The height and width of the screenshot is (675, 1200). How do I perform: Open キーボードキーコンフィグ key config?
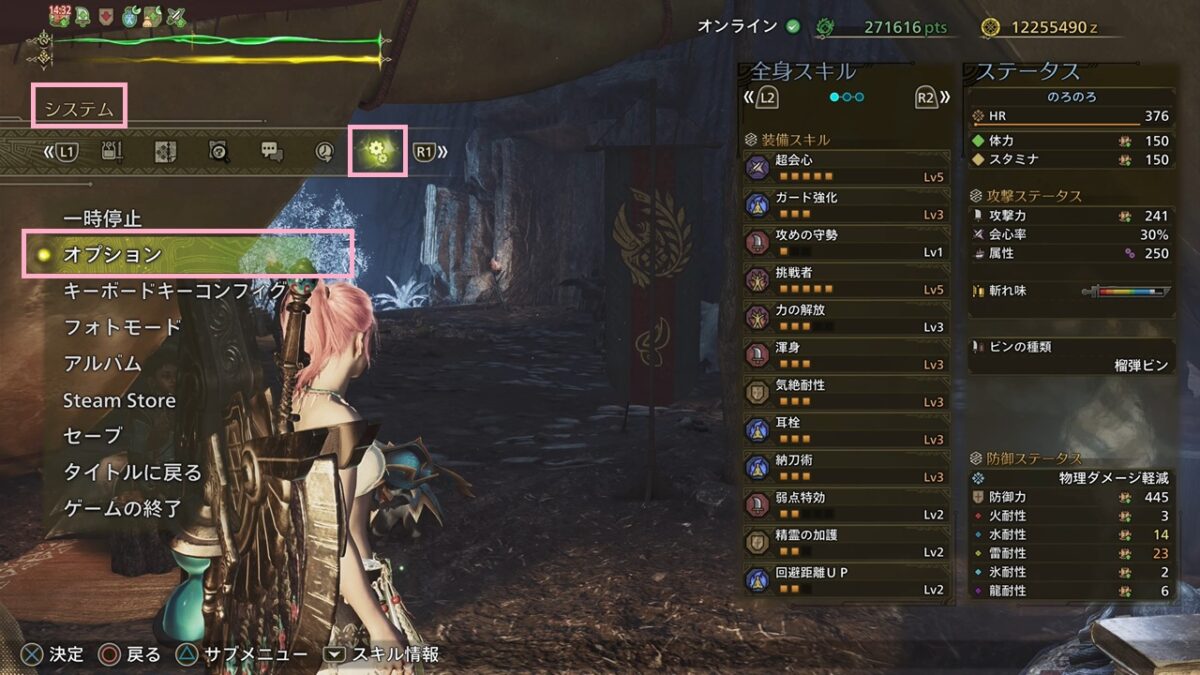[174, 291]
